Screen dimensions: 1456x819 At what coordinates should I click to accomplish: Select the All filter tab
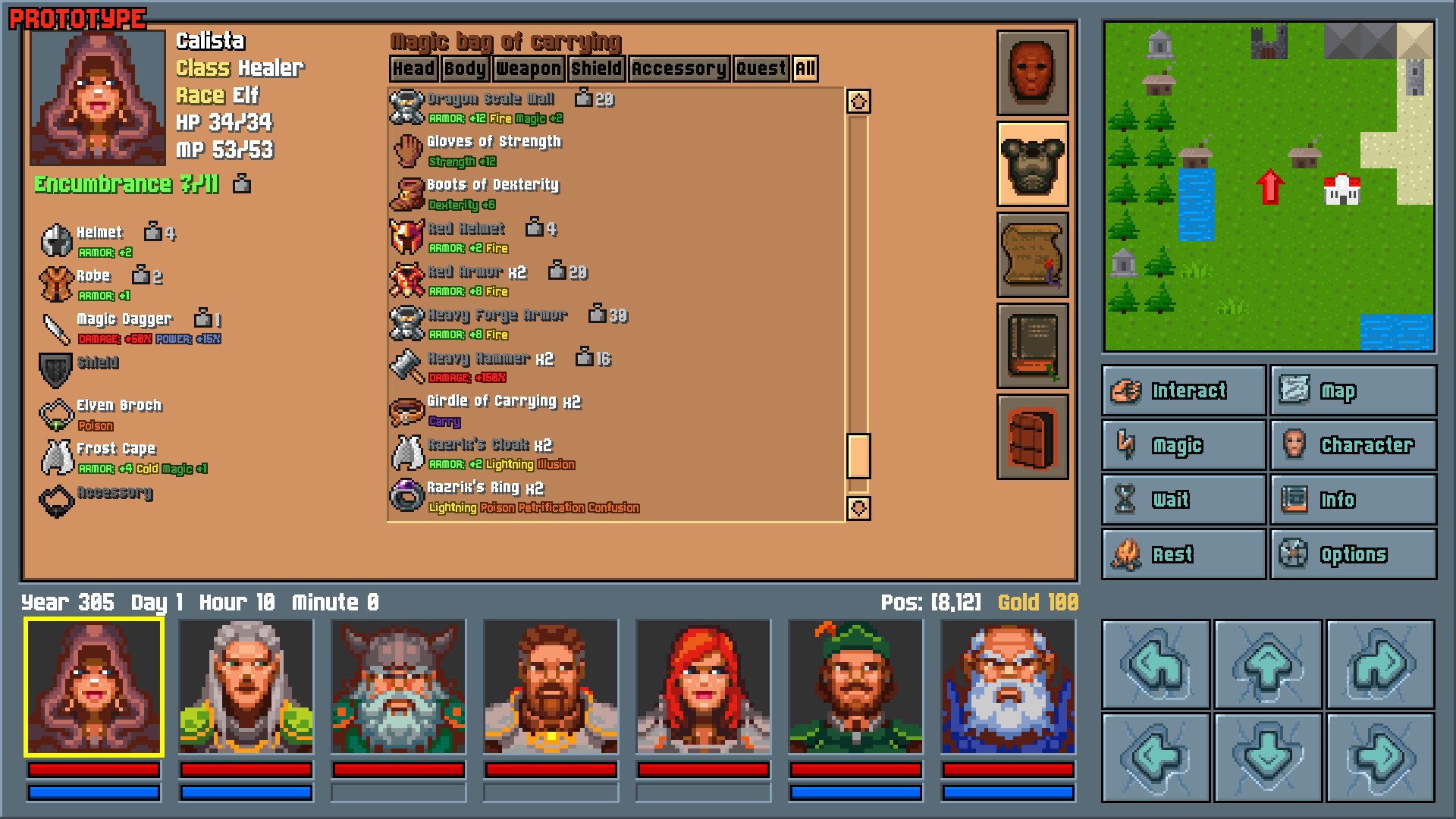pos(805,68)
